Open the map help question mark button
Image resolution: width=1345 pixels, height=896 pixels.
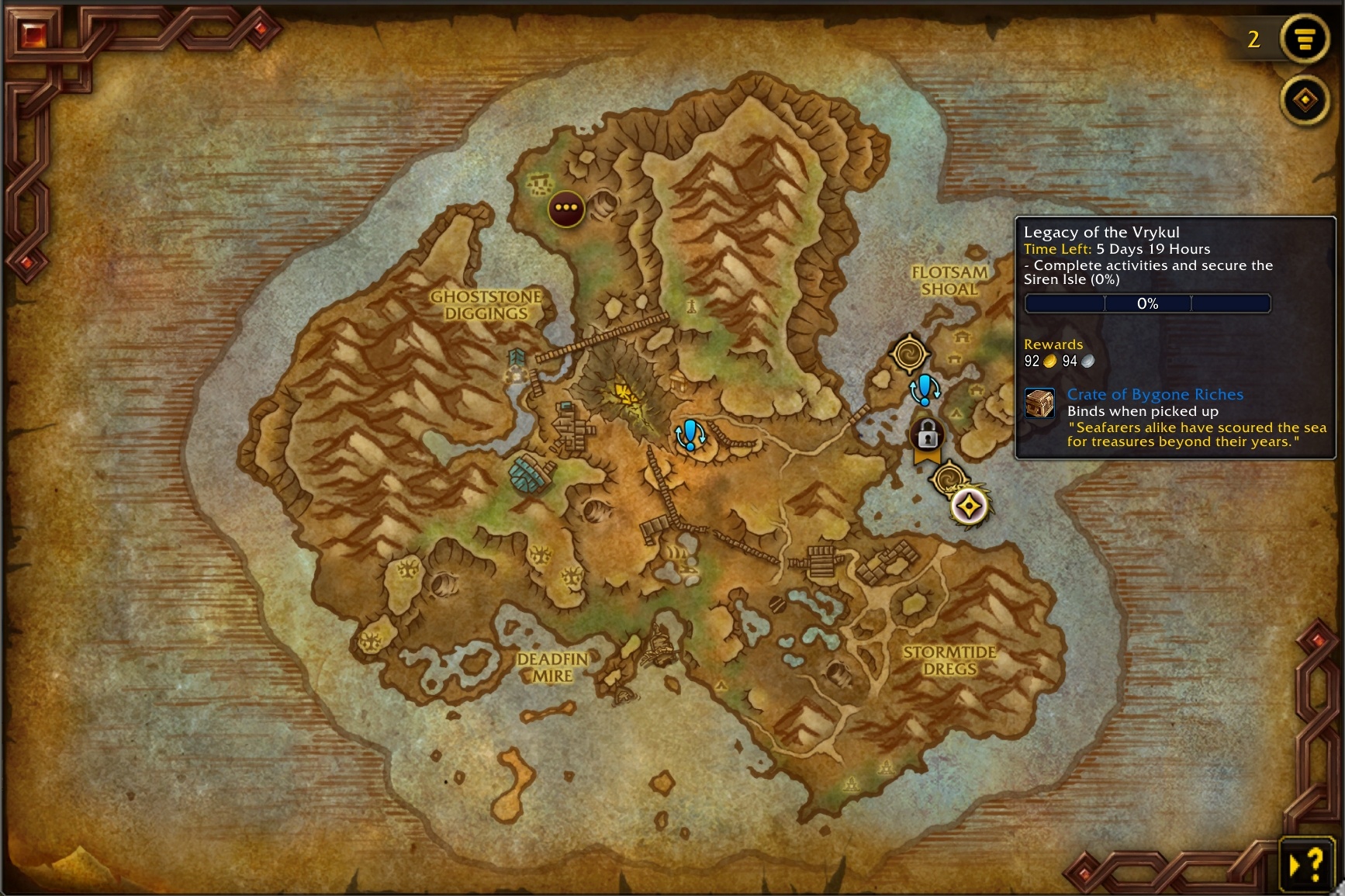tap(1306, 863)
